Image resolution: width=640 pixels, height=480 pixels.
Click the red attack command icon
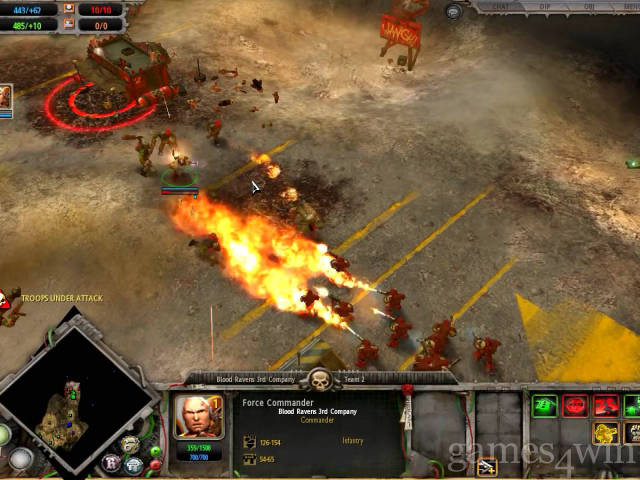[x=605, y=405]
